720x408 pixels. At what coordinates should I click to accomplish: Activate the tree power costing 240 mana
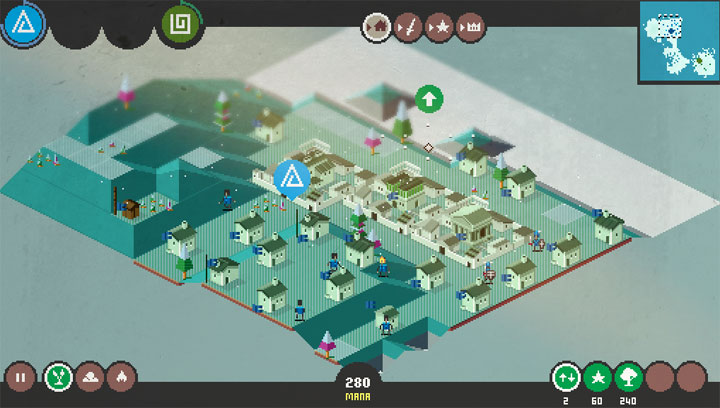click(629, 377)
